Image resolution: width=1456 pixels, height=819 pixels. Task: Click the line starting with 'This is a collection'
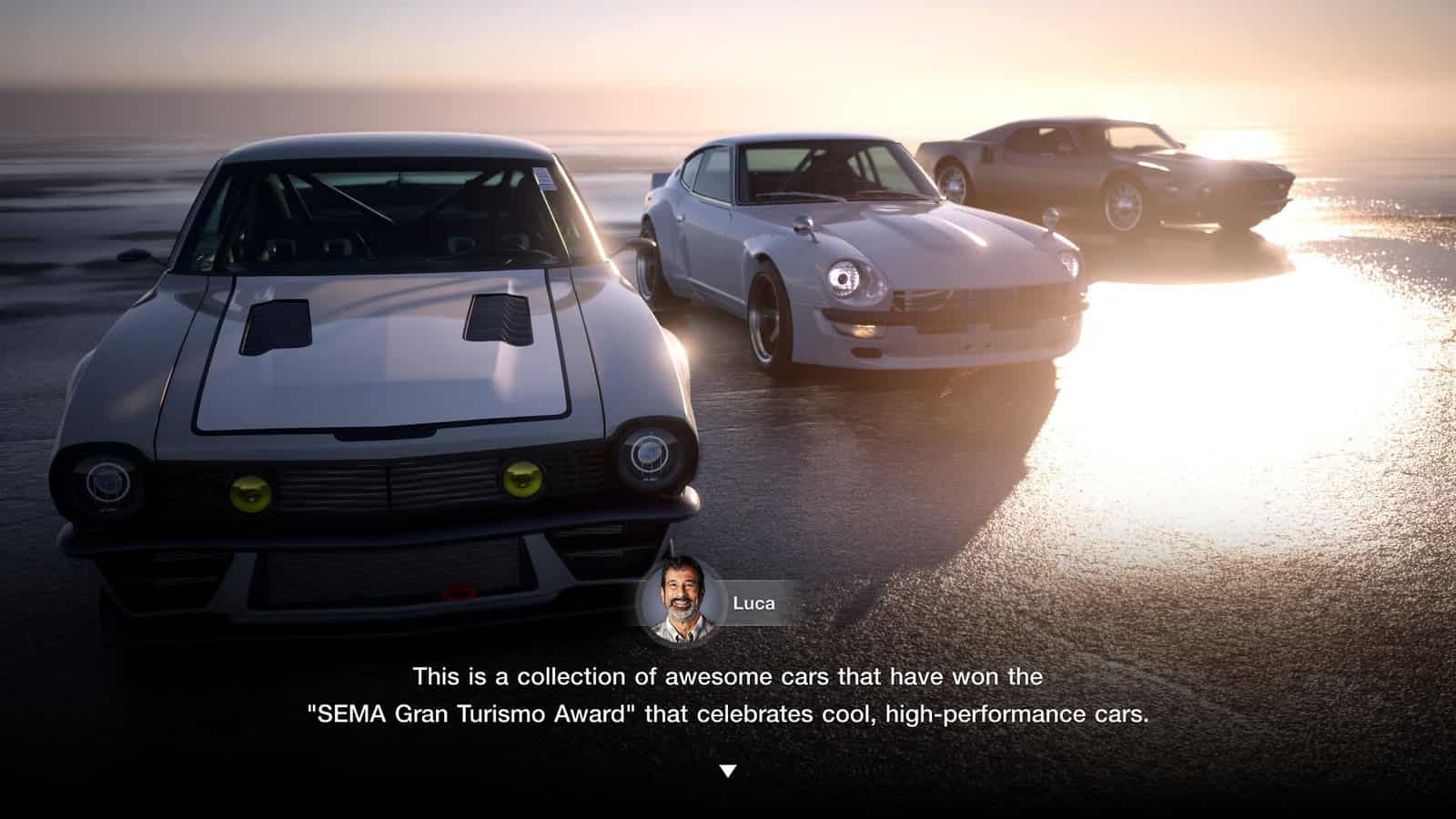pos(728,677)
